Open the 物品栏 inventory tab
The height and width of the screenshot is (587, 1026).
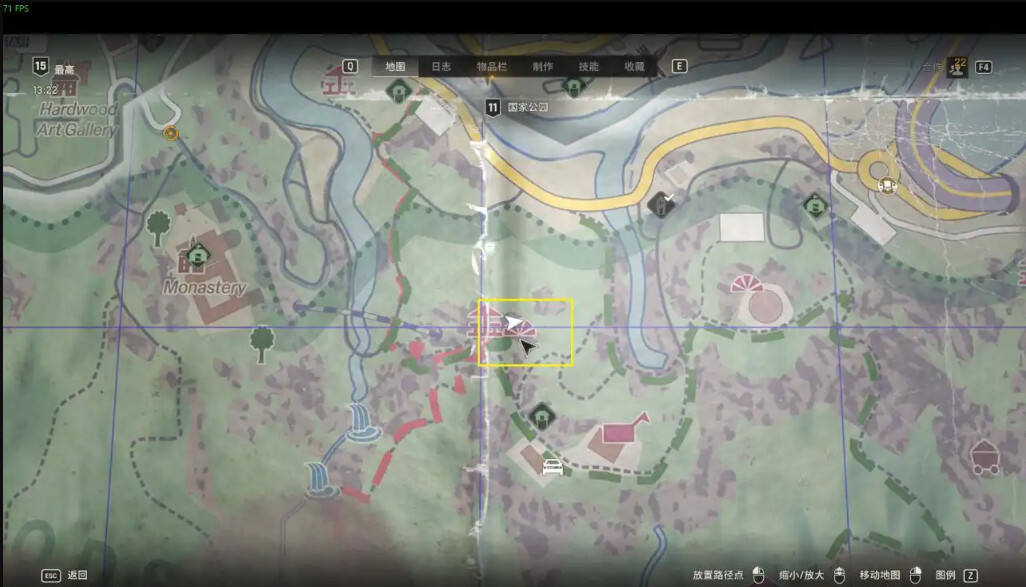pyautogui.click(x=491, y=67)
